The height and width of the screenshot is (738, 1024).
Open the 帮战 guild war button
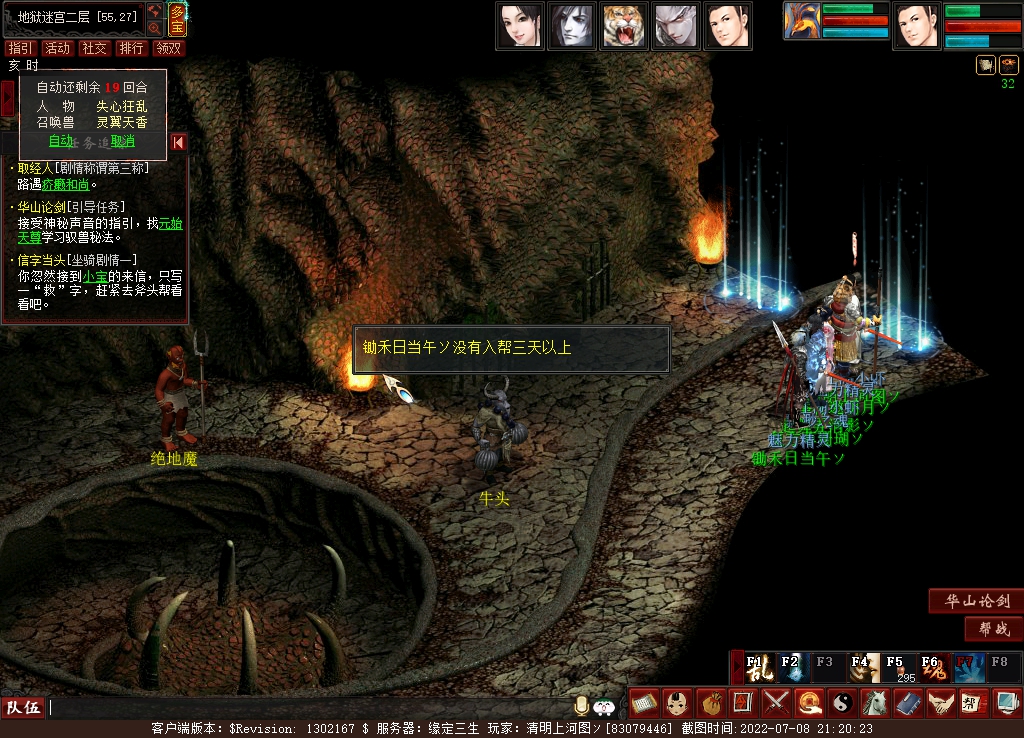click(993, 629)
